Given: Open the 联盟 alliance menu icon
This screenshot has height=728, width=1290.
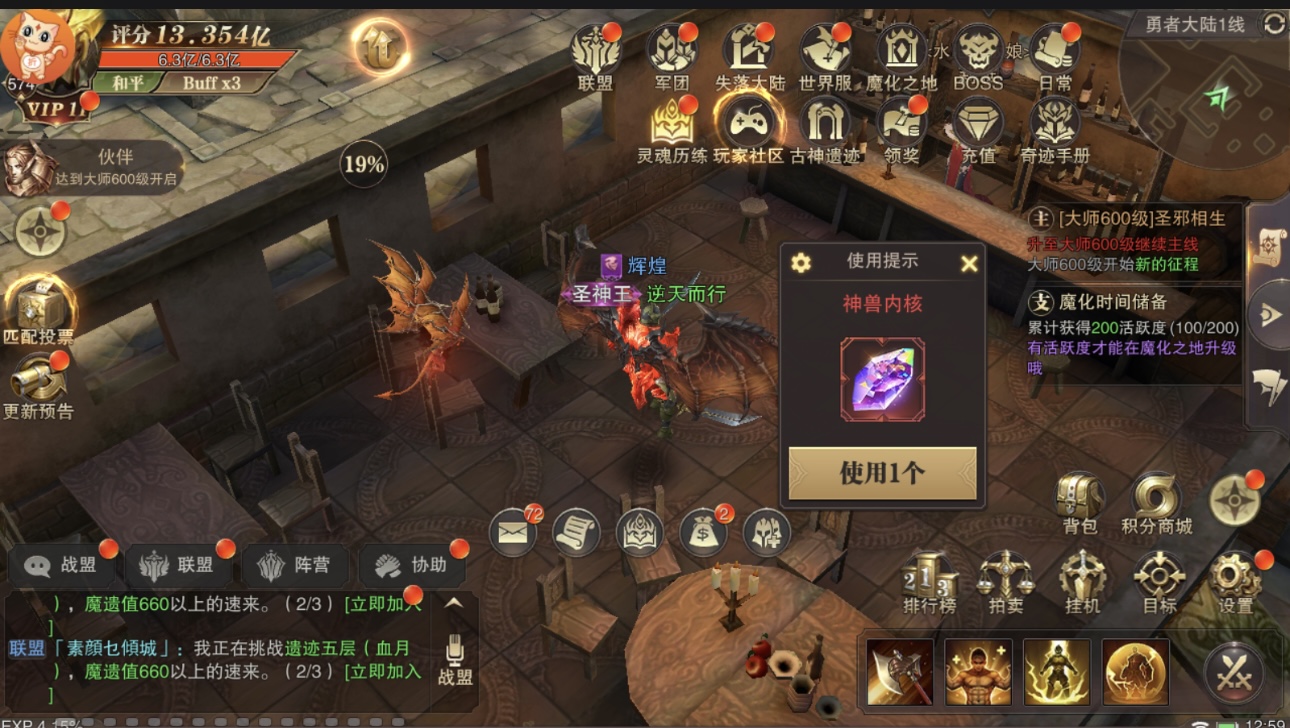Looking at the screenshot, I should click(596, 56).
